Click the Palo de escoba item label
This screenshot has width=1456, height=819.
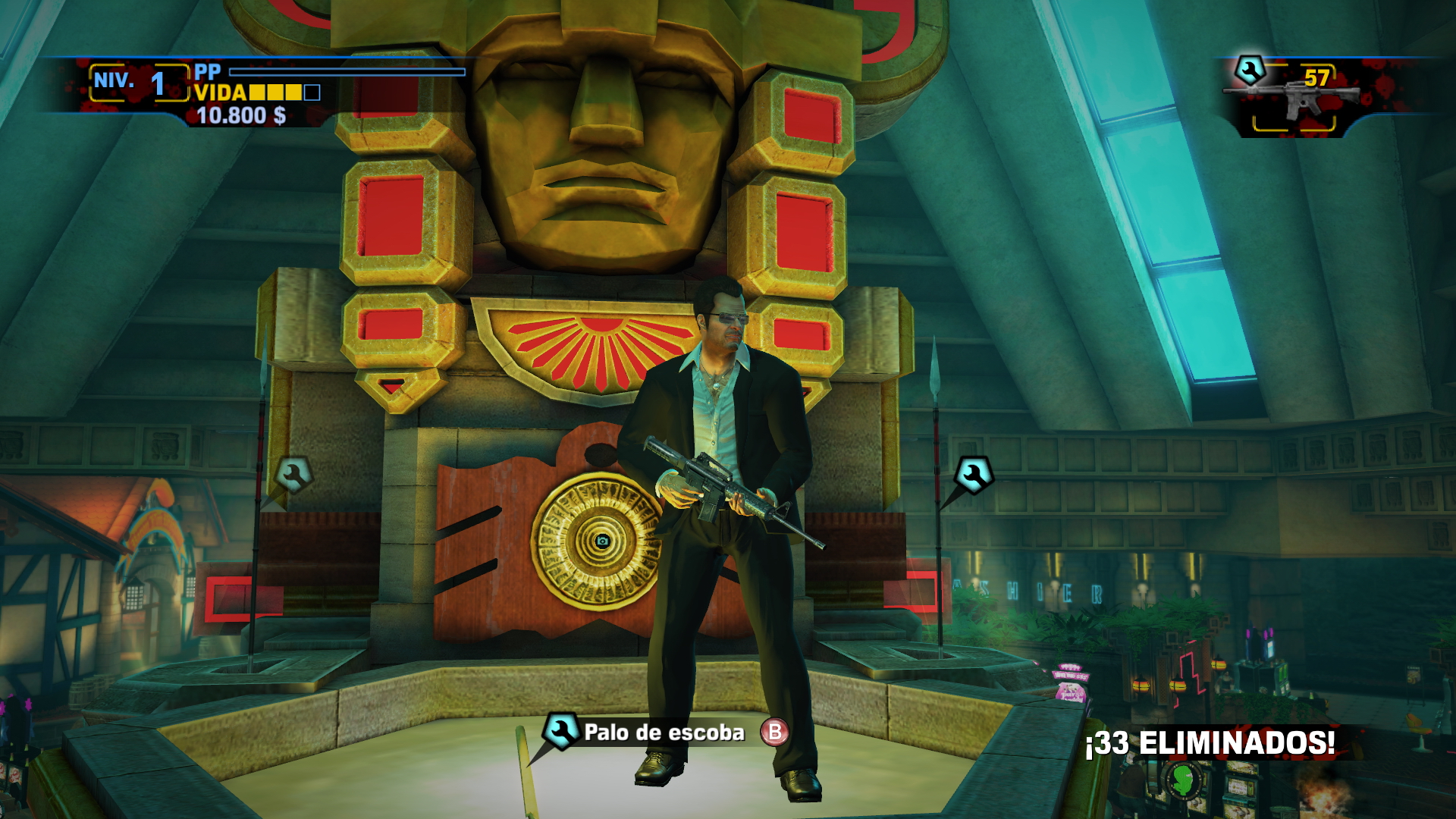tap(664, 733)
